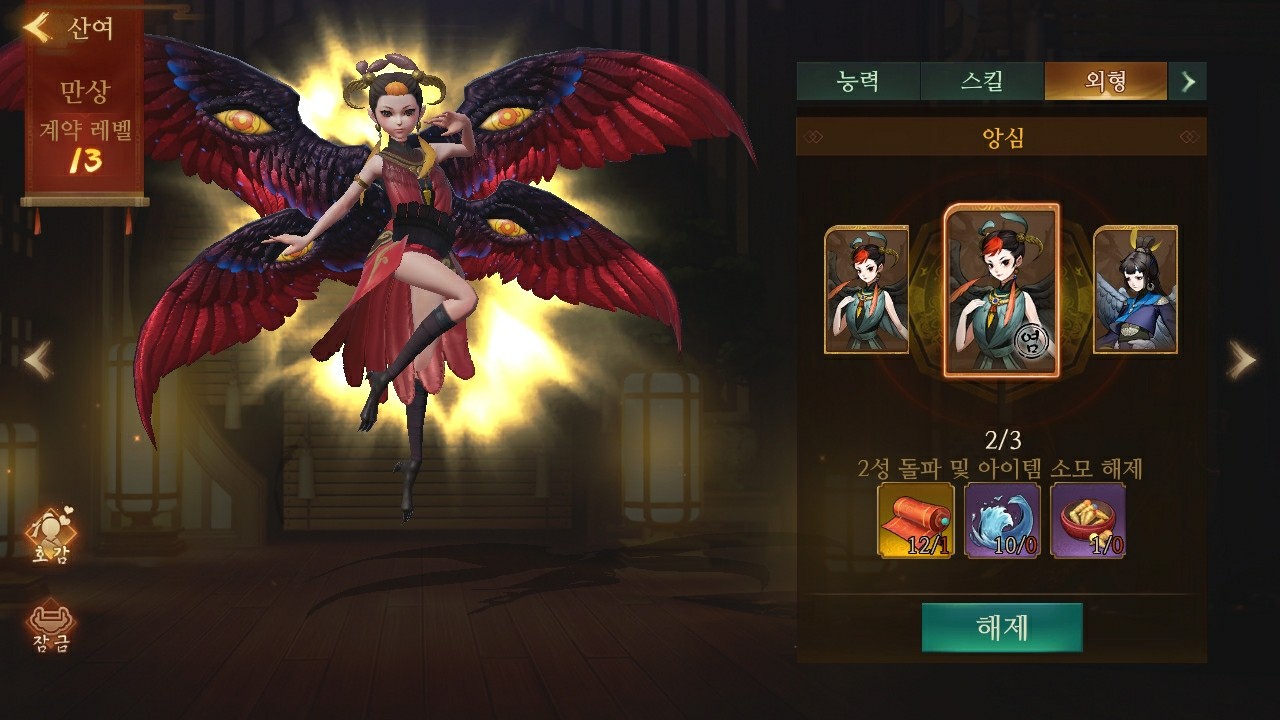Switch to the 능력 tab

tap(858, 81)
